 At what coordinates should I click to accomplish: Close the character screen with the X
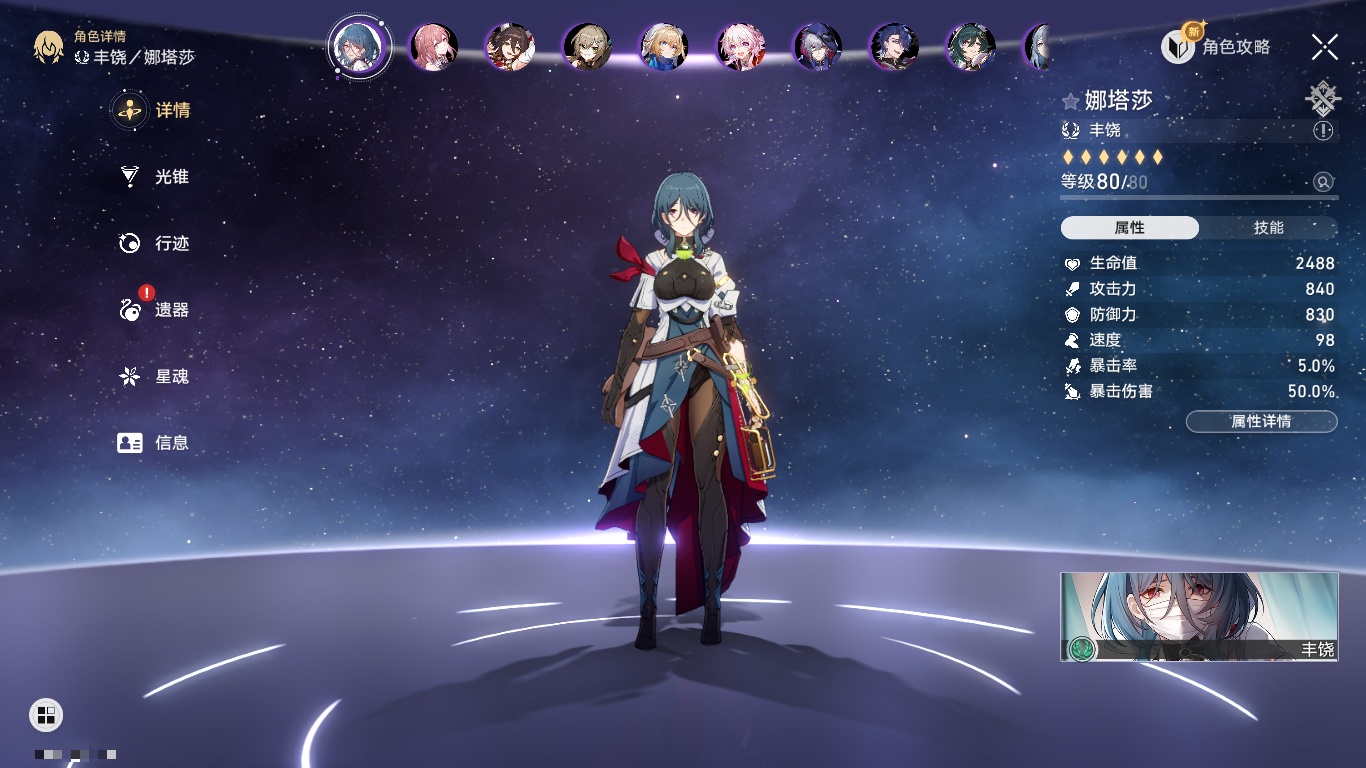pyautogui.click(x=1325, y=46)
